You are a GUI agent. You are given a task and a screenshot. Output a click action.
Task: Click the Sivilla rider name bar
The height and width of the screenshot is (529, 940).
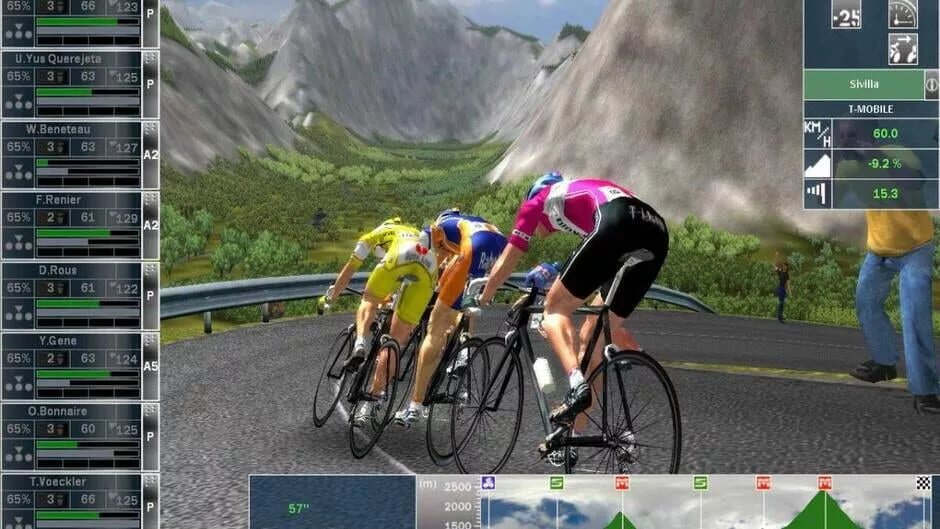click(x=863, y=84)
